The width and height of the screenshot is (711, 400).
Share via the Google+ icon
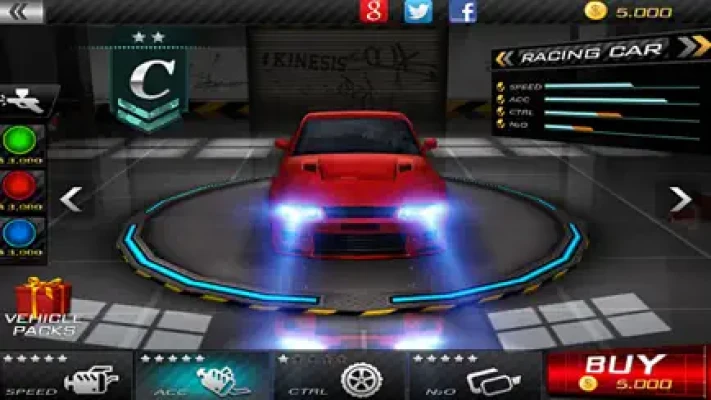click(373, 11)
